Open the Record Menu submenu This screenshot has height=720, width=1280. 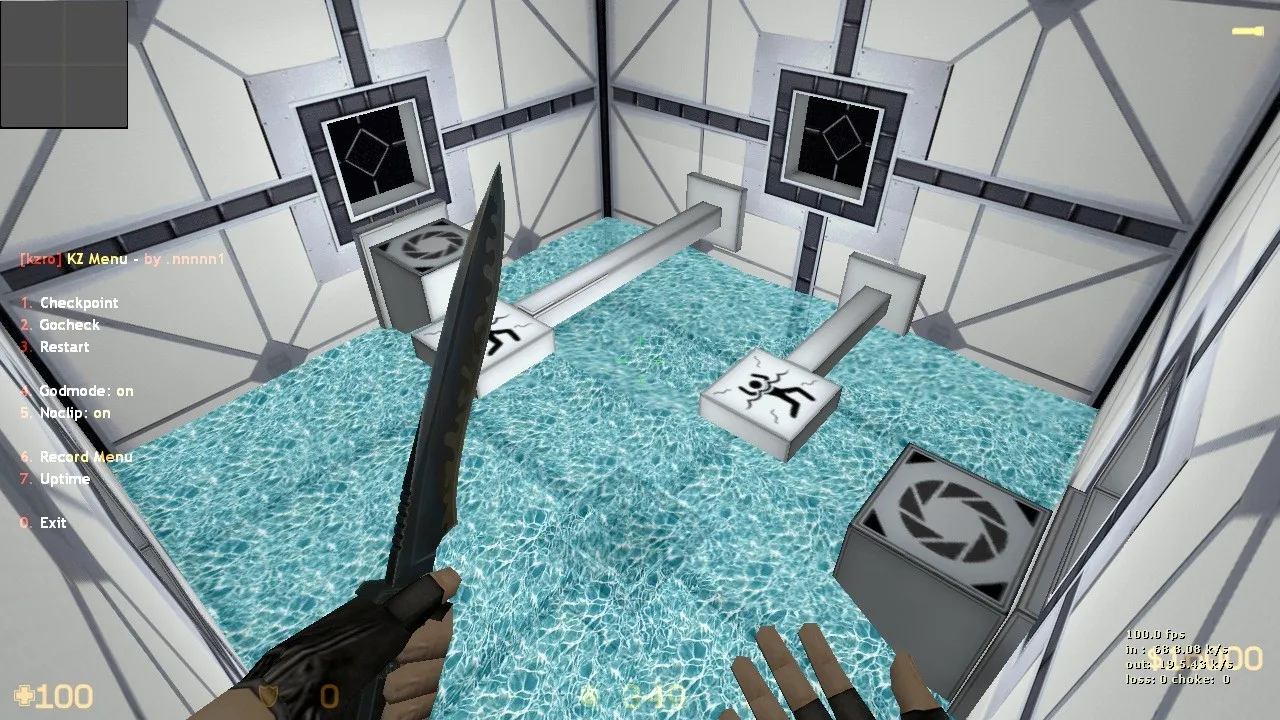pyautogui.click(x=86, y=457)
